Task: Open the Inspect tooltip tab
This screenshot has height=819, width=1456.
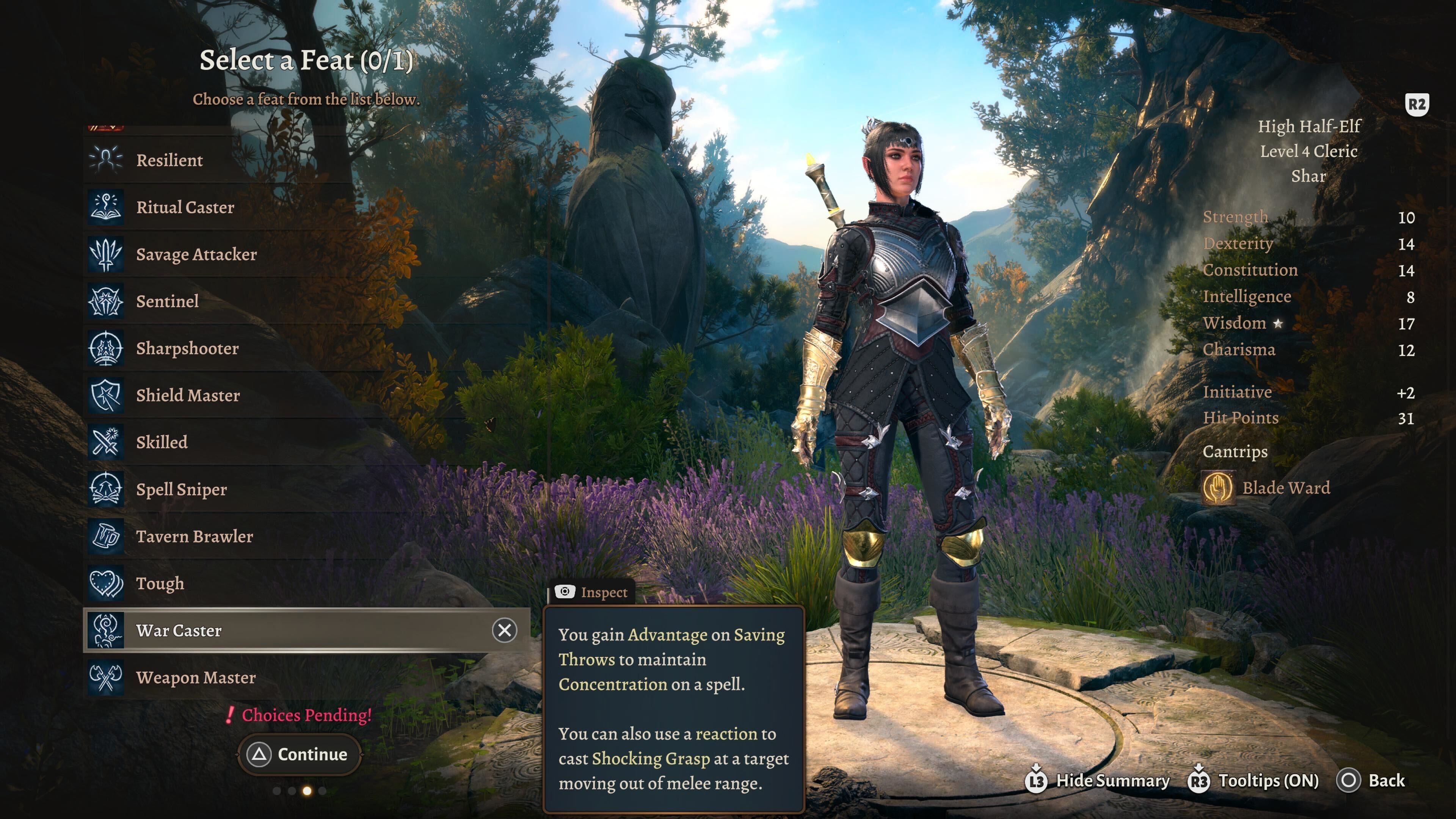Action: 592,592
